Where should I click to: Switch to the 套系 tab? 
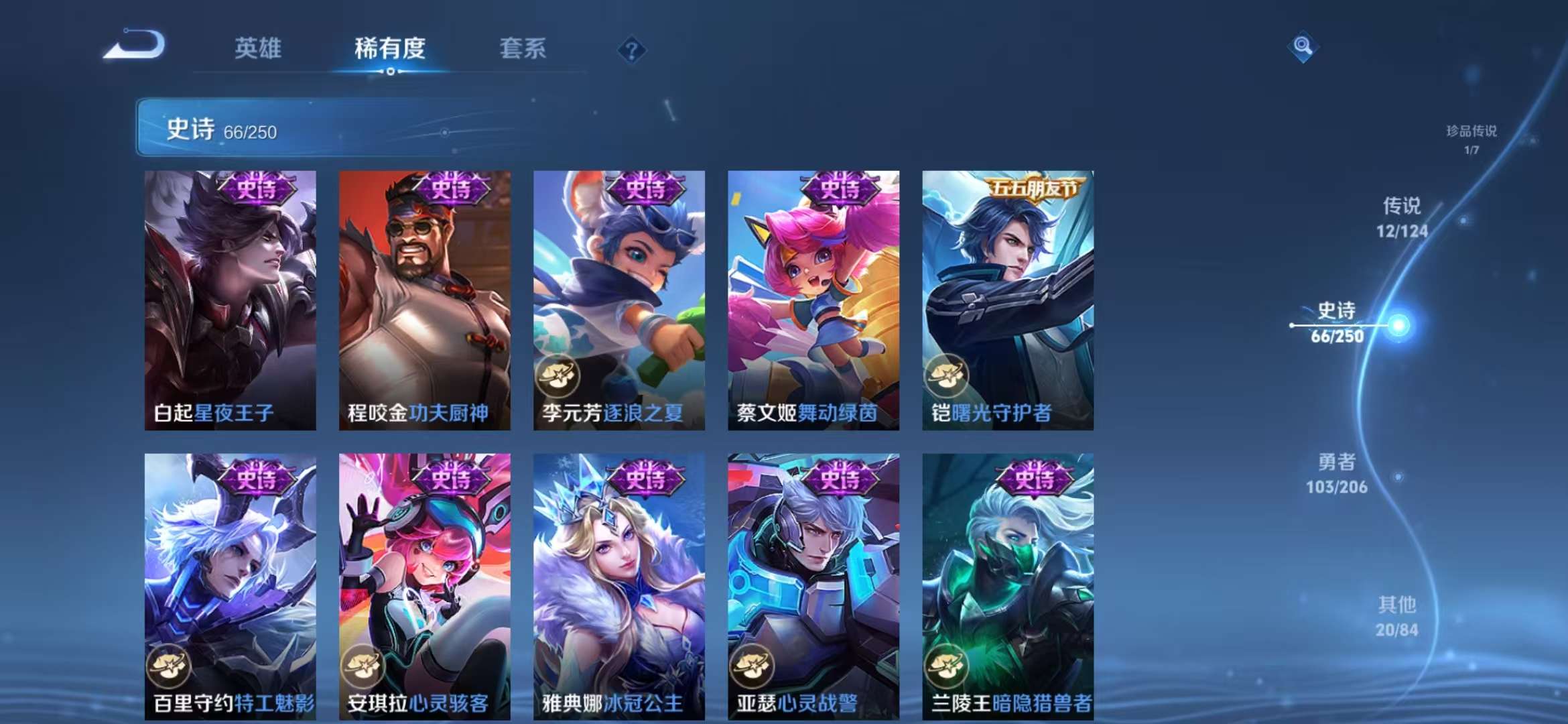coord(521,48)
